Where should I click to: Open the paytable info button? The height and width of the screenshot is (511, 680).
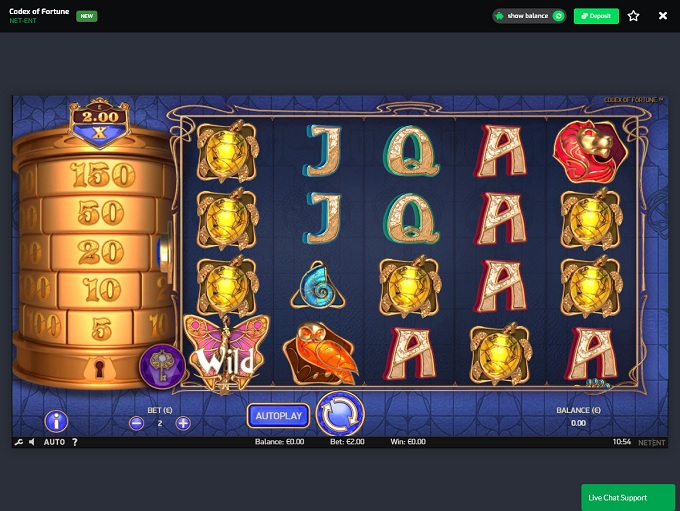click(x=56, y=422)
